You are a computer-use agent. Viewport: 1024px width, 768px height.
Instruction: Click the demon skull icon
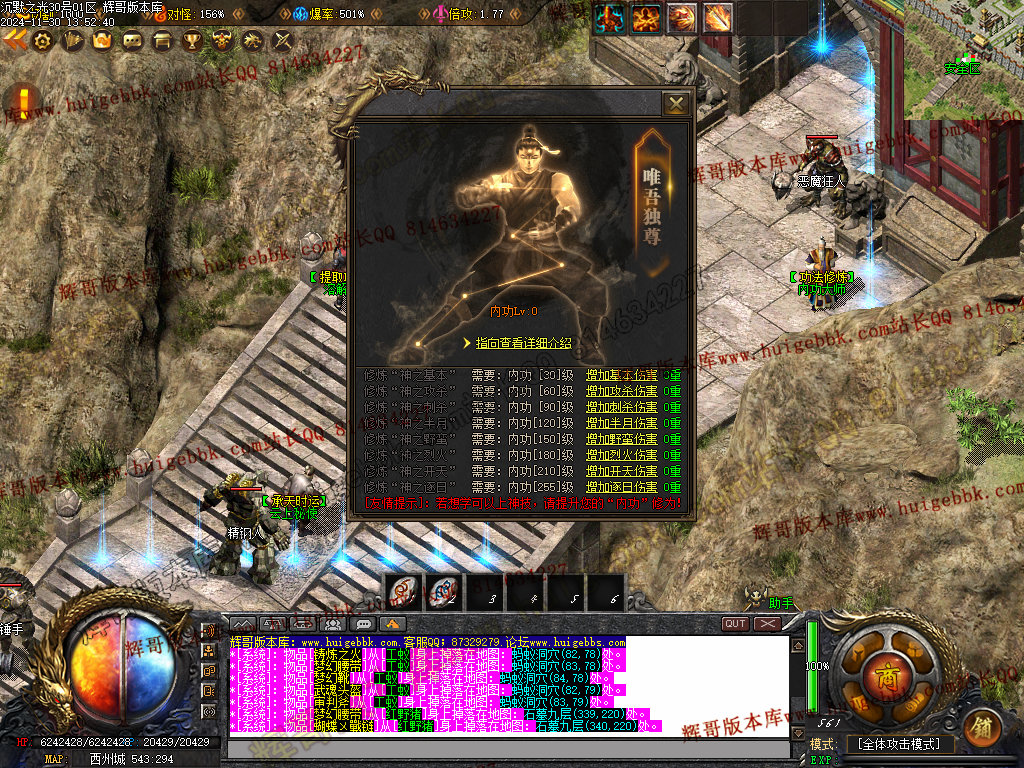[222, 41]
